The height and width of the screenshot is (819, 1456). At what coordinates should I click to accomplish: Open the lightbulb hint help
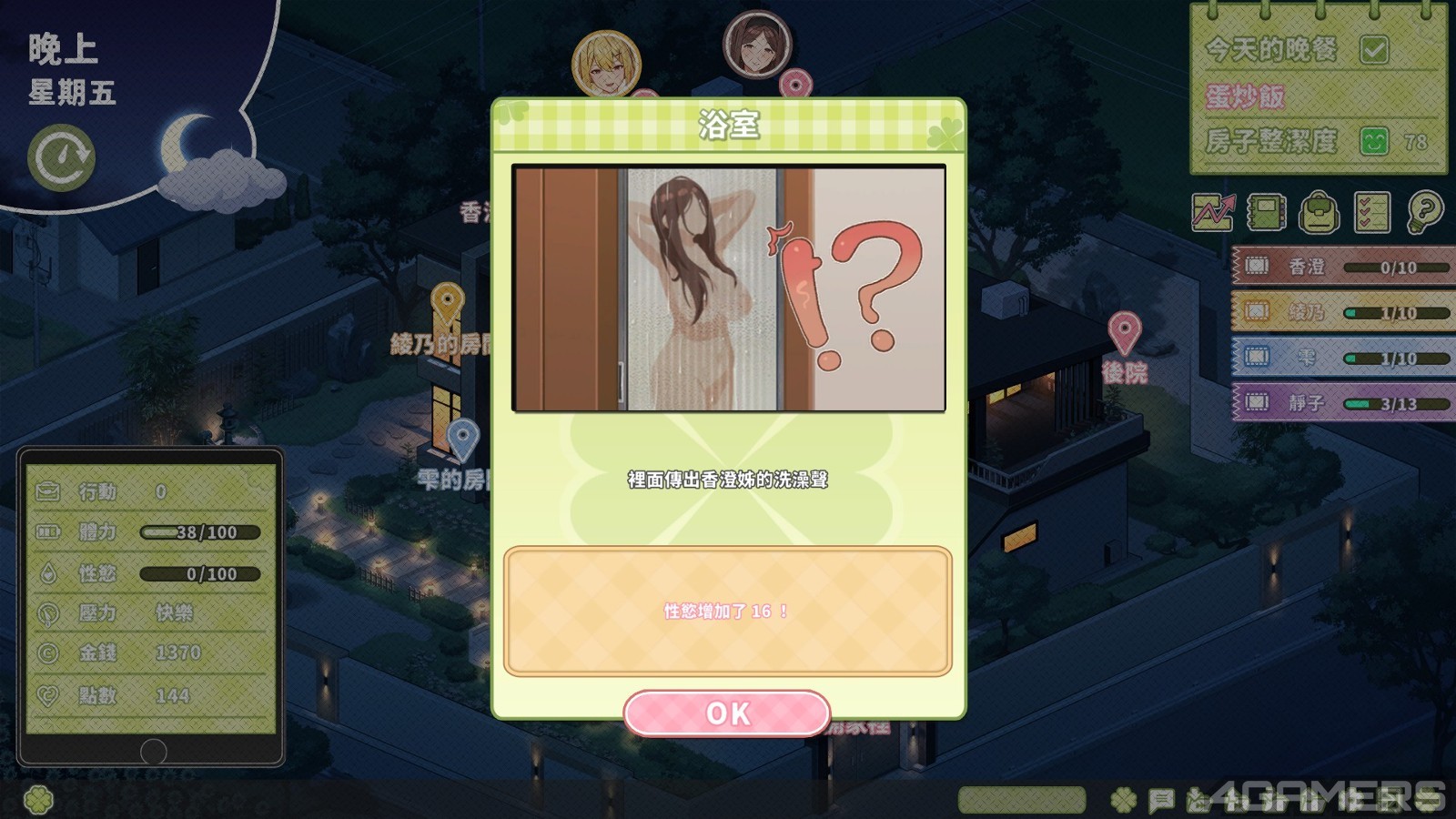click(1424, 213)
